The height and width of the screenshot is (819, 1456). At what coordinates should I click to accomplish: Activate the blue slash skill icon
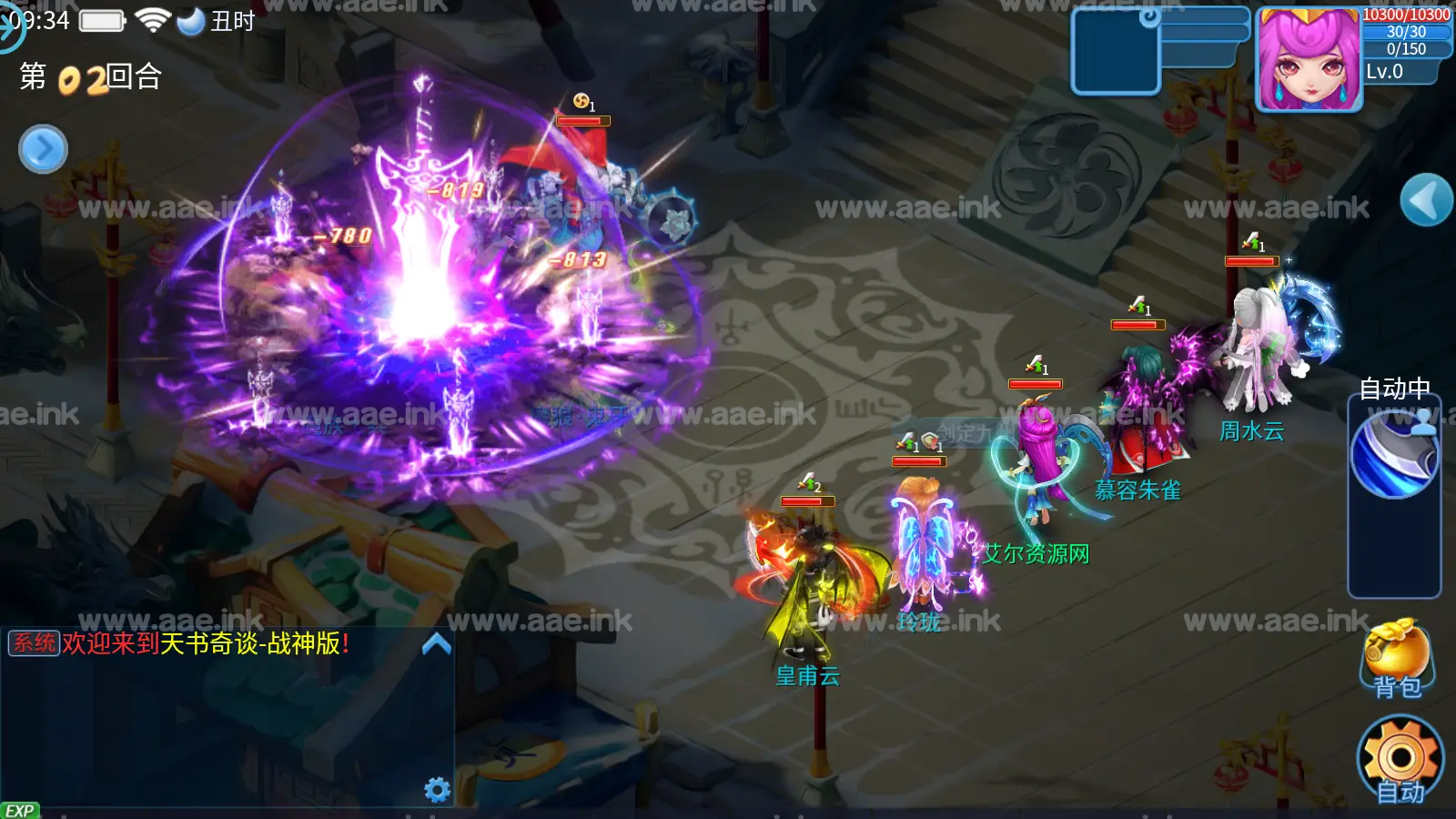point(1394,454)
